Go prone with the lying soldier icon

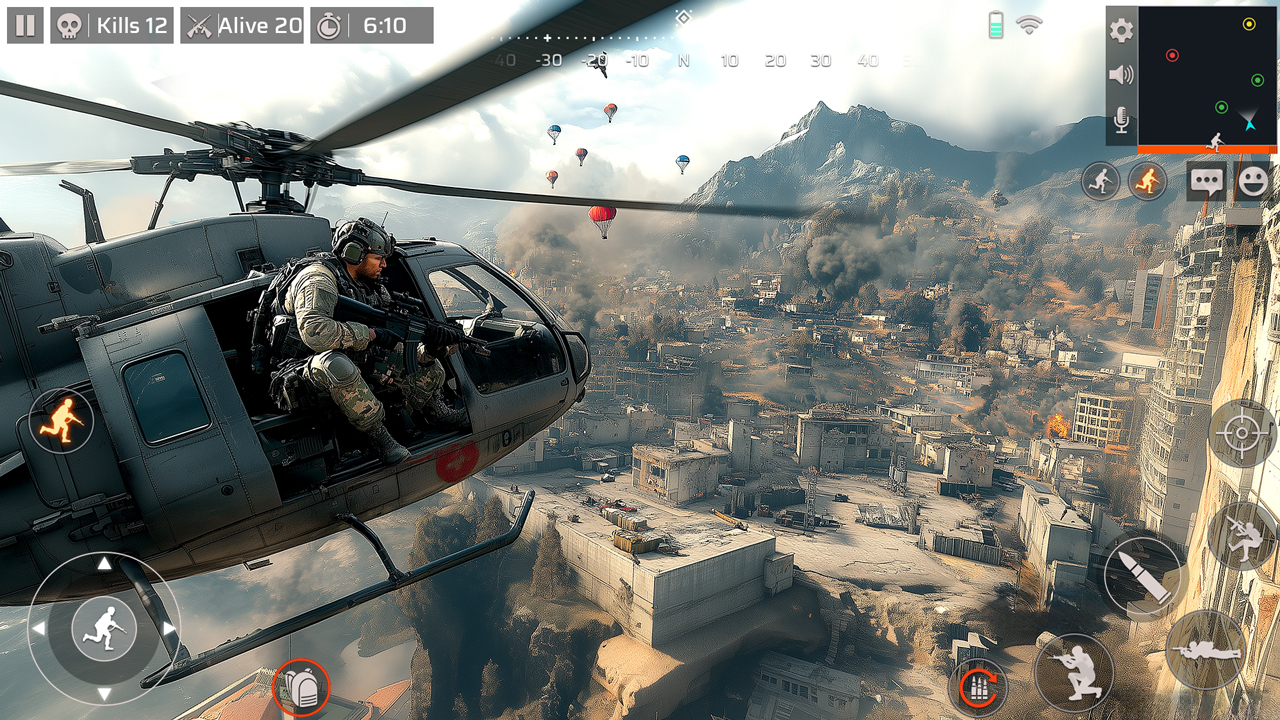coord(1205,650)
